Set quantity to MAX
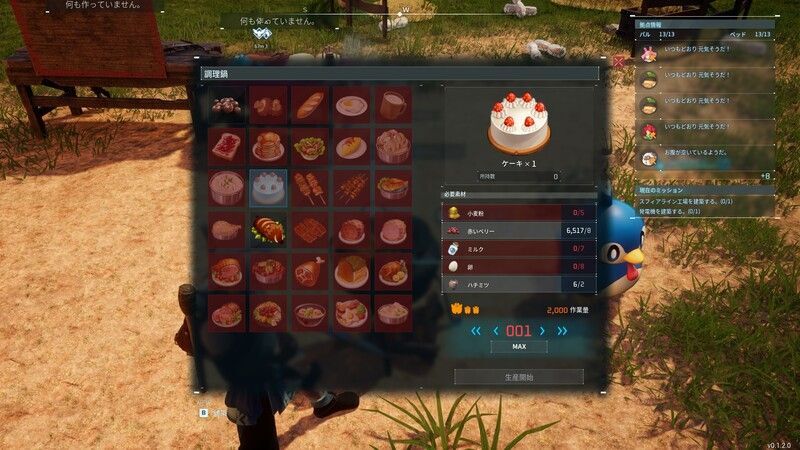 pos(519,347)
